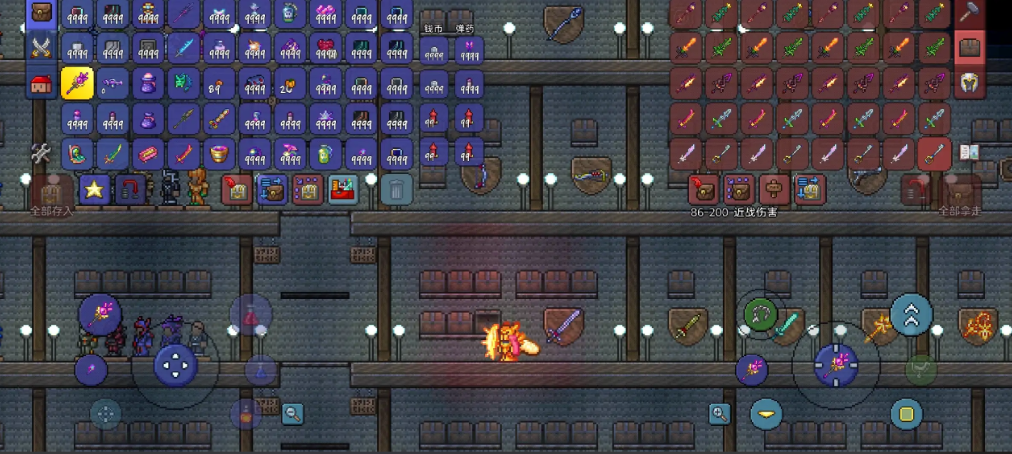
Task: Use the red healing potion quick button
Action: [251, 315]
